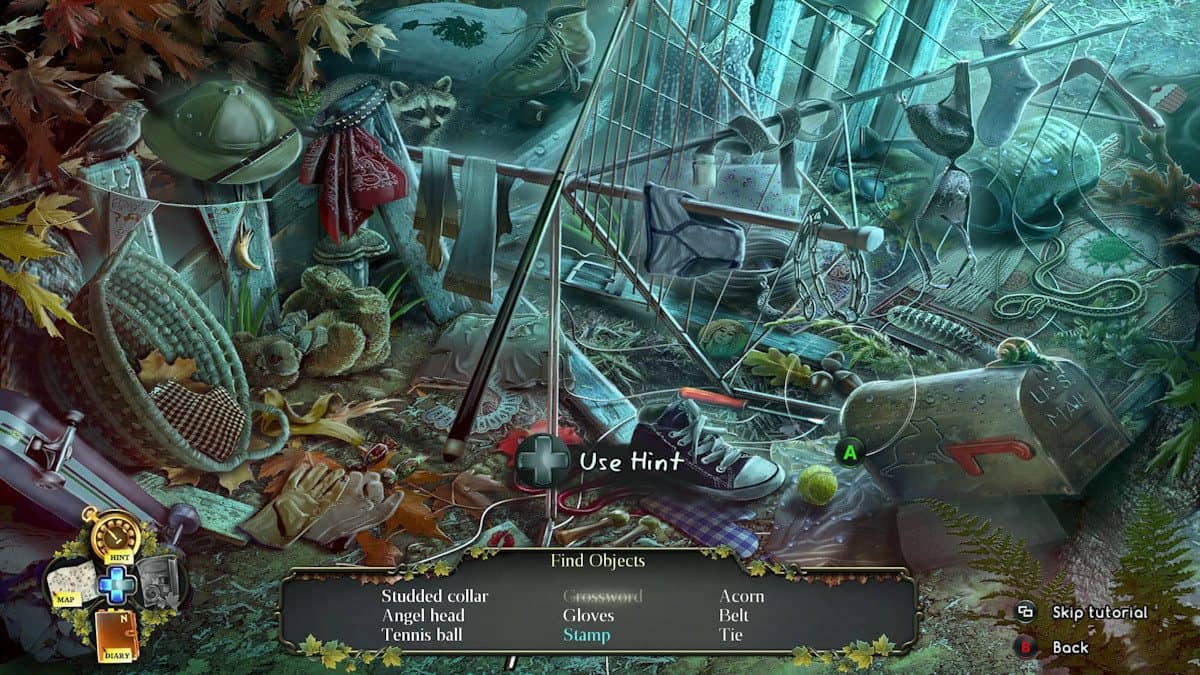Pick Tie from the Find Objects list
Image resolution: width=1200 pixels, height=675 pixels.
(731, 634)
